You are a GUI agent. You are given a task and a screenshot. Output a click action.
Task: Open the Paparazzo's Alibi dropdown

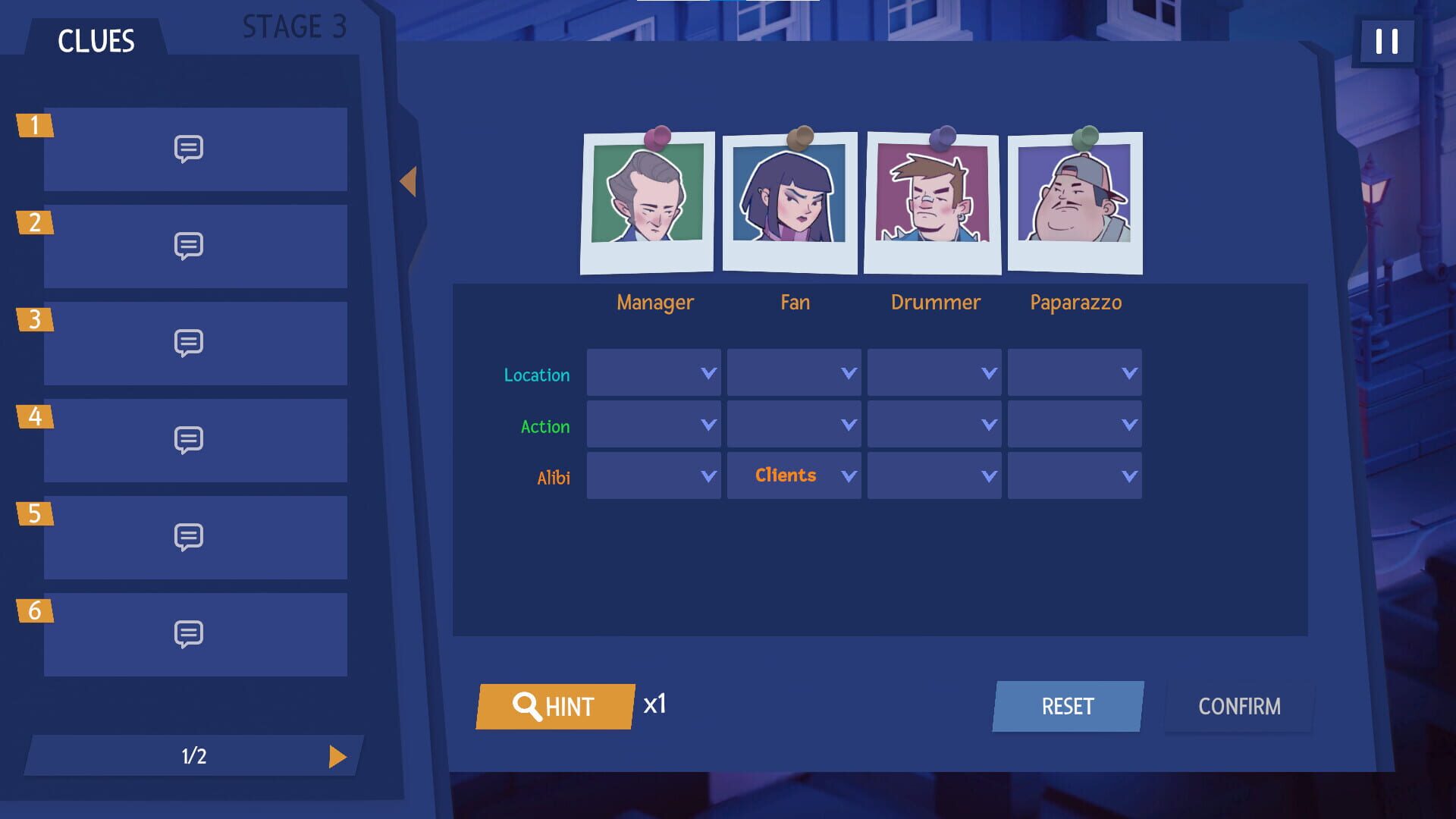pos(1075,475)
